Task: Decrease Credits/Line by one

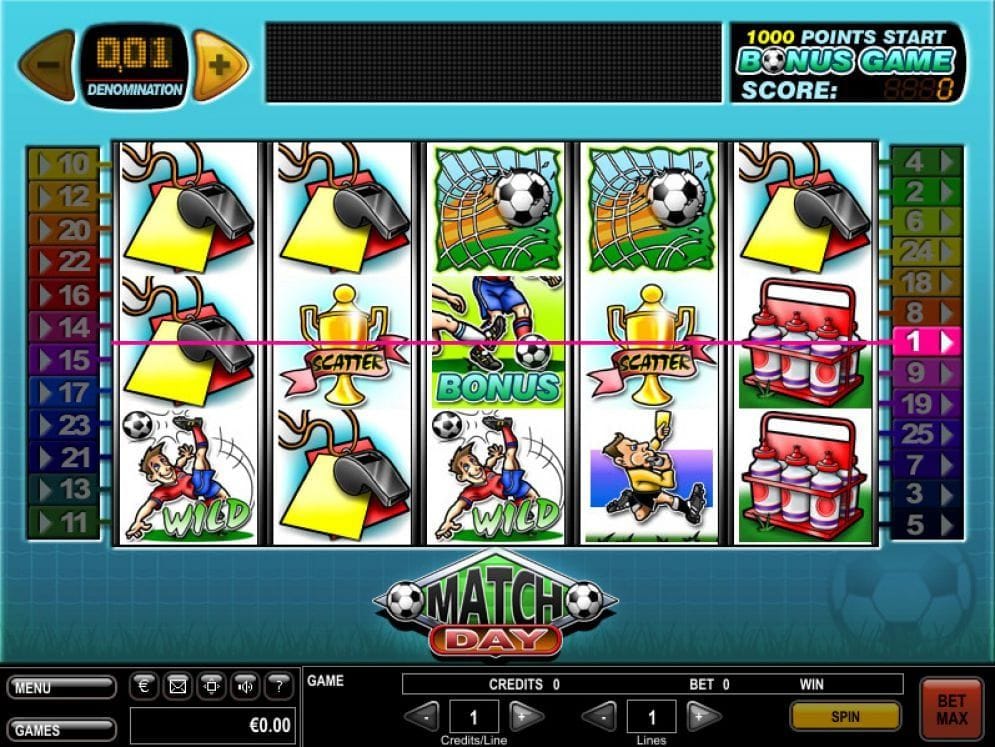Action: tap(424, 716)
